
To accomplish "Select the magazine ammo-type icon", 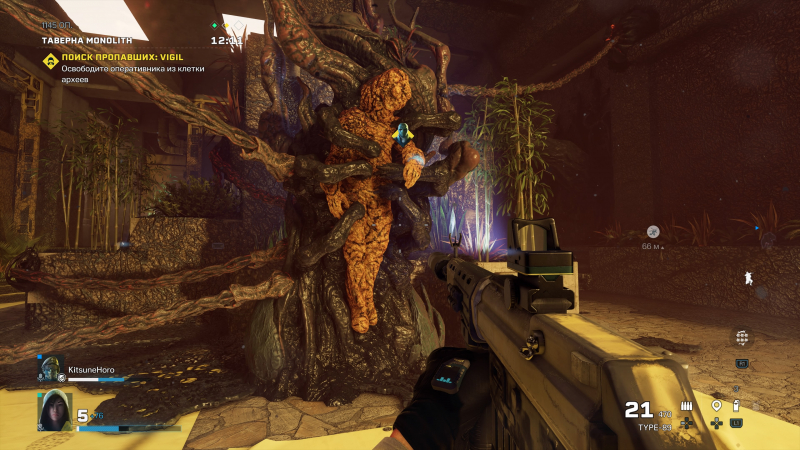I will (688, 406).
